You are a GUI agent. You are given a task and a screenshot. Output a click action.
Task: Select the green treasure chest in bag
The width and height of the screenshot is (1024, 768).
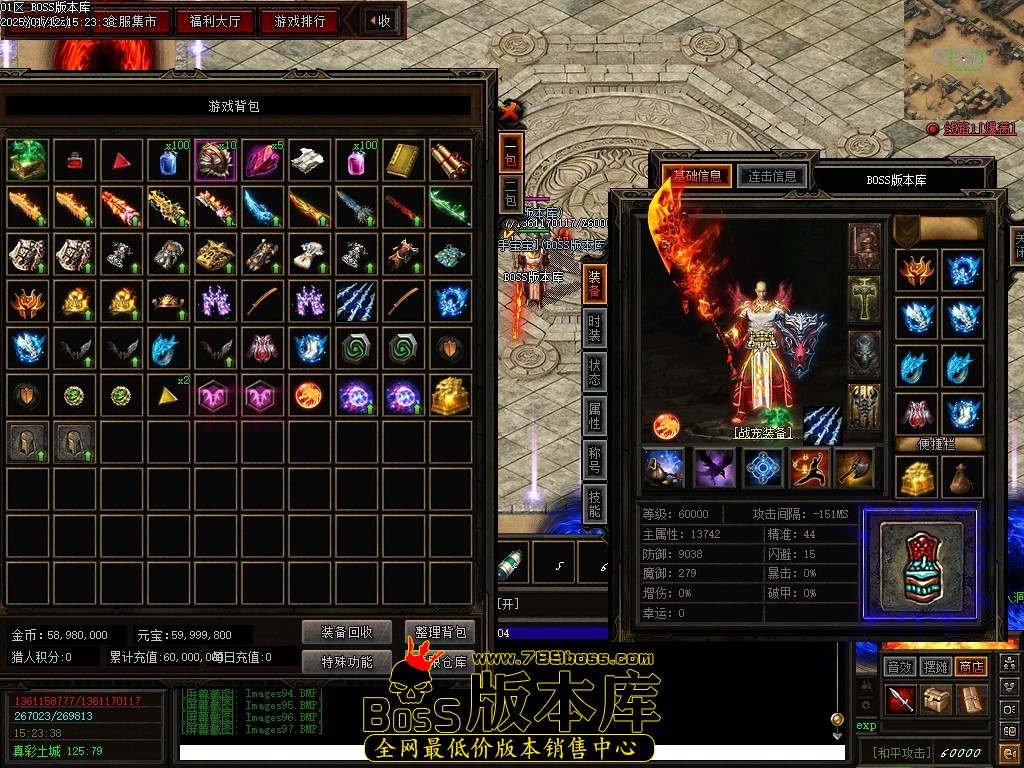click(x=28, y=160)
